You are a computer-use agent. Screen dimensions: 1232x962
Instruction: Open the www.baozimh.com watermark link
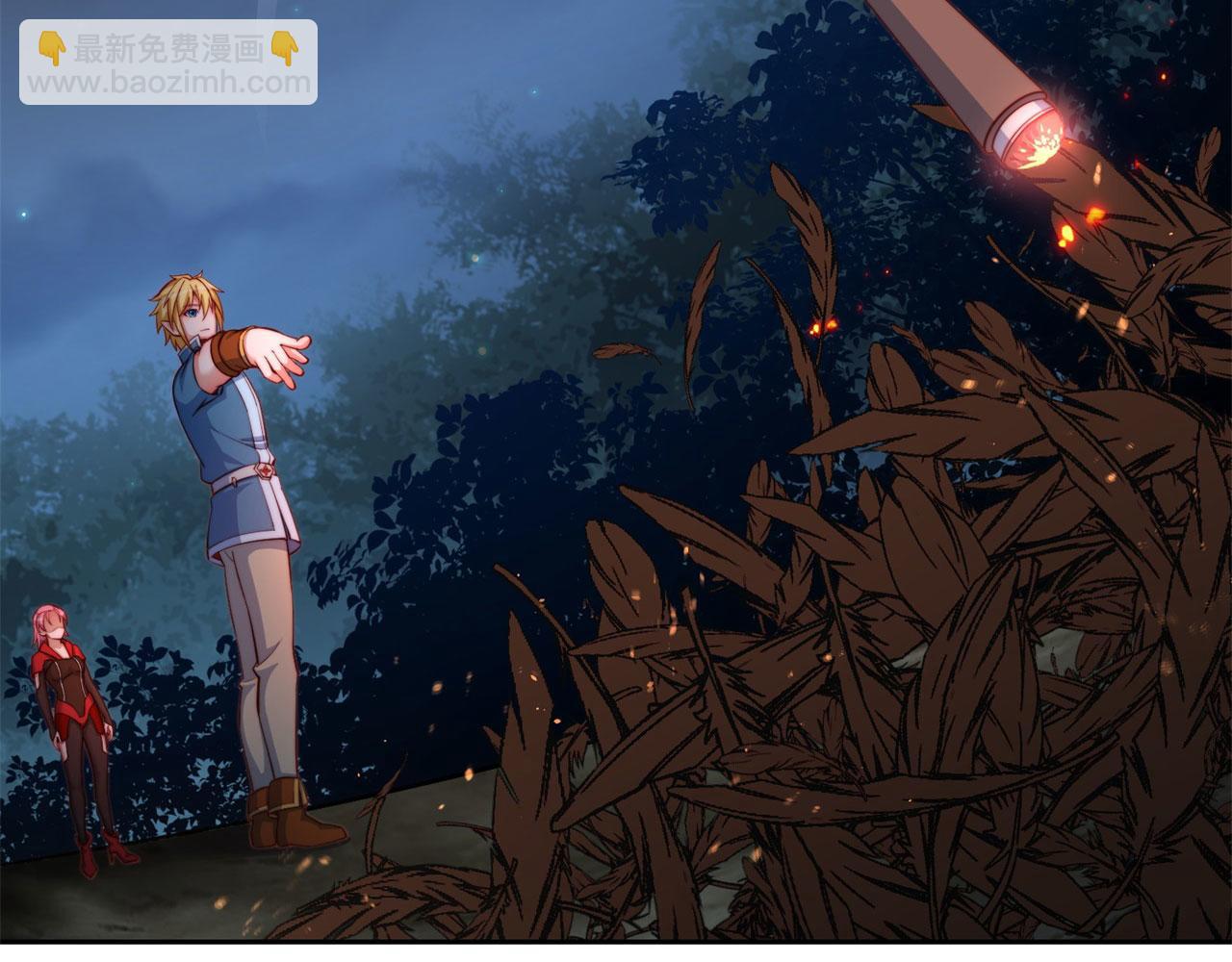point(168,83)
